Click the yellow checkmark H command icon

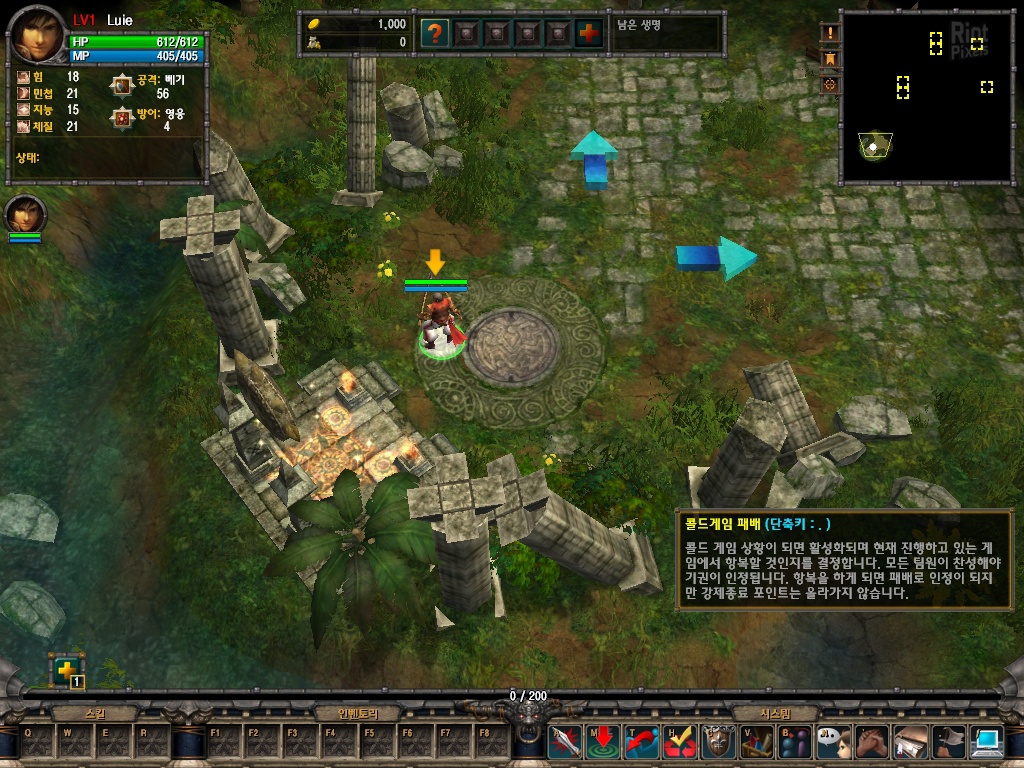[x=680, y=742]
